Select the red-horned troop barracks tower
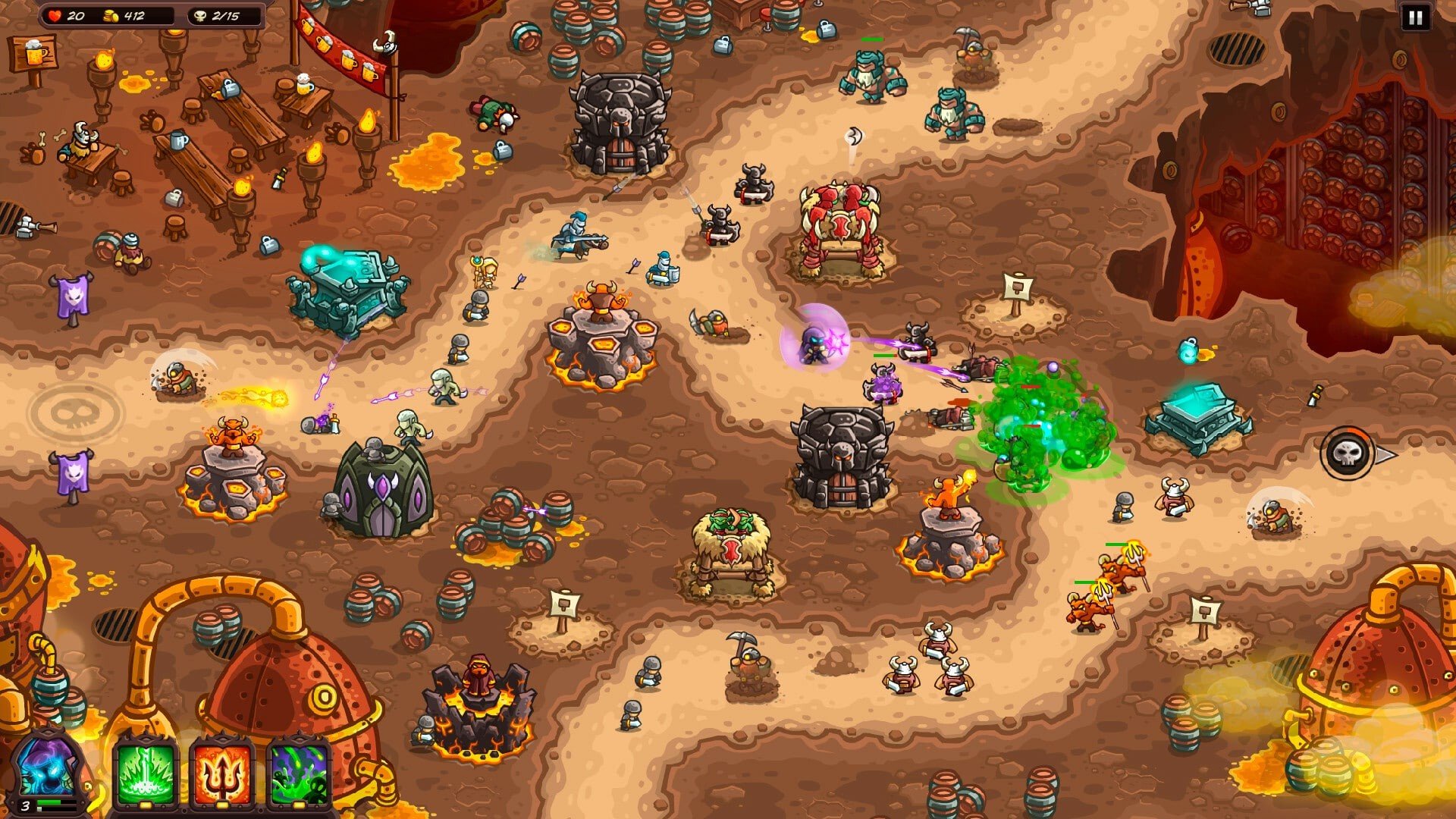The width and height of the screenshot is (1456, 819). click(842, 227)
